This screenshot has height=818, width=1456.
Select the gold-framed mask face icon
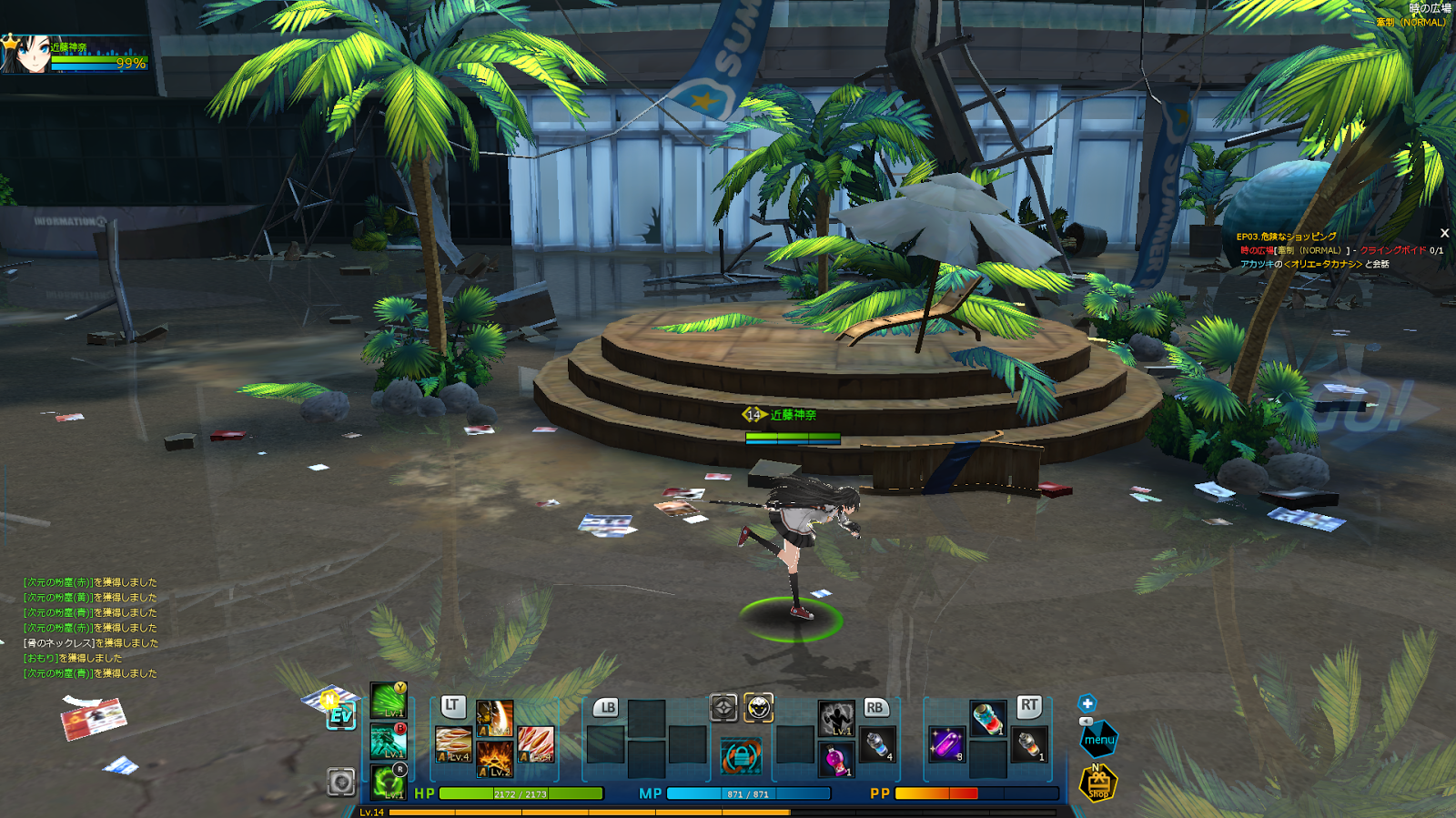tap(759, 707)
